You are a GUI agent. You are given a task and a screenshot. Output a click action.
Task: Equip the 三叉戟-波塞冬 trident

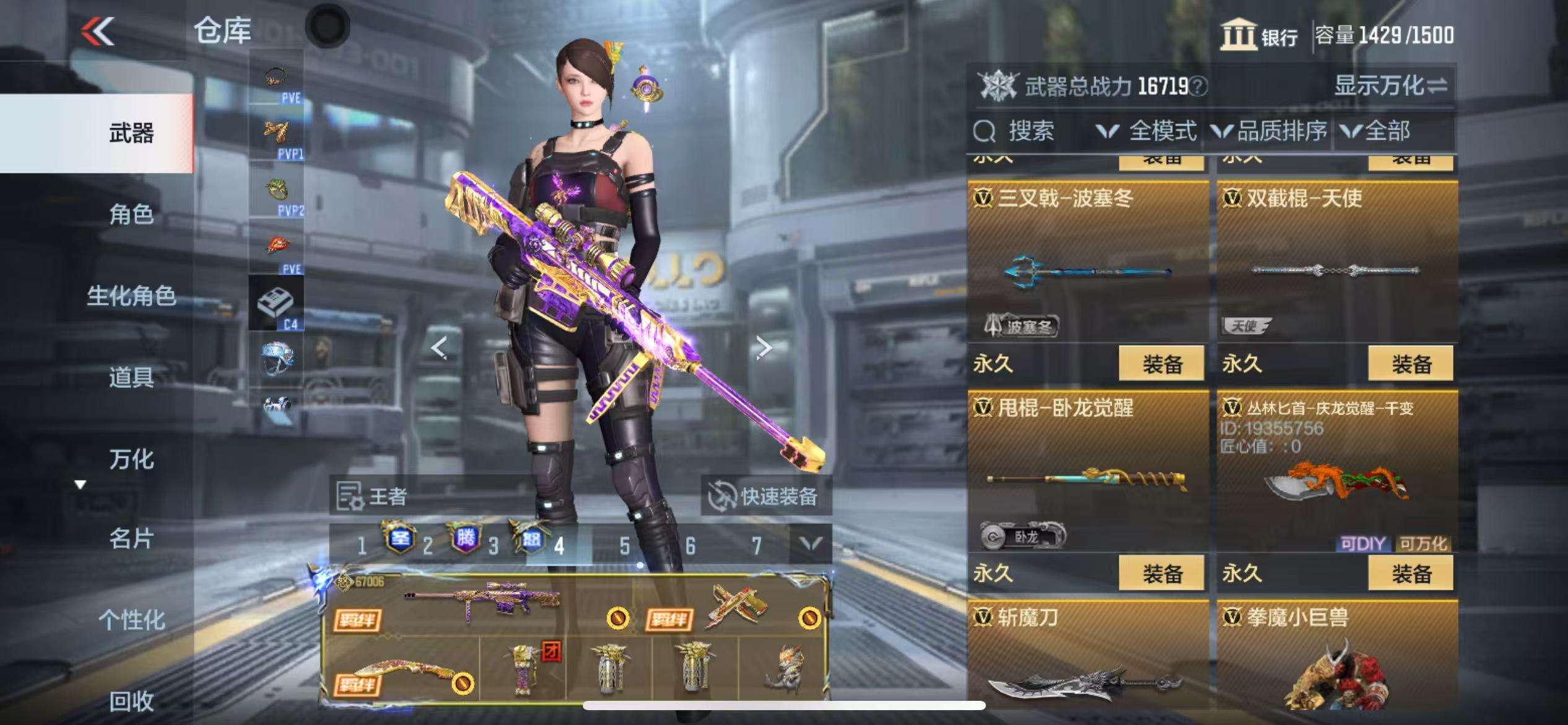(x=1161, y=364)
